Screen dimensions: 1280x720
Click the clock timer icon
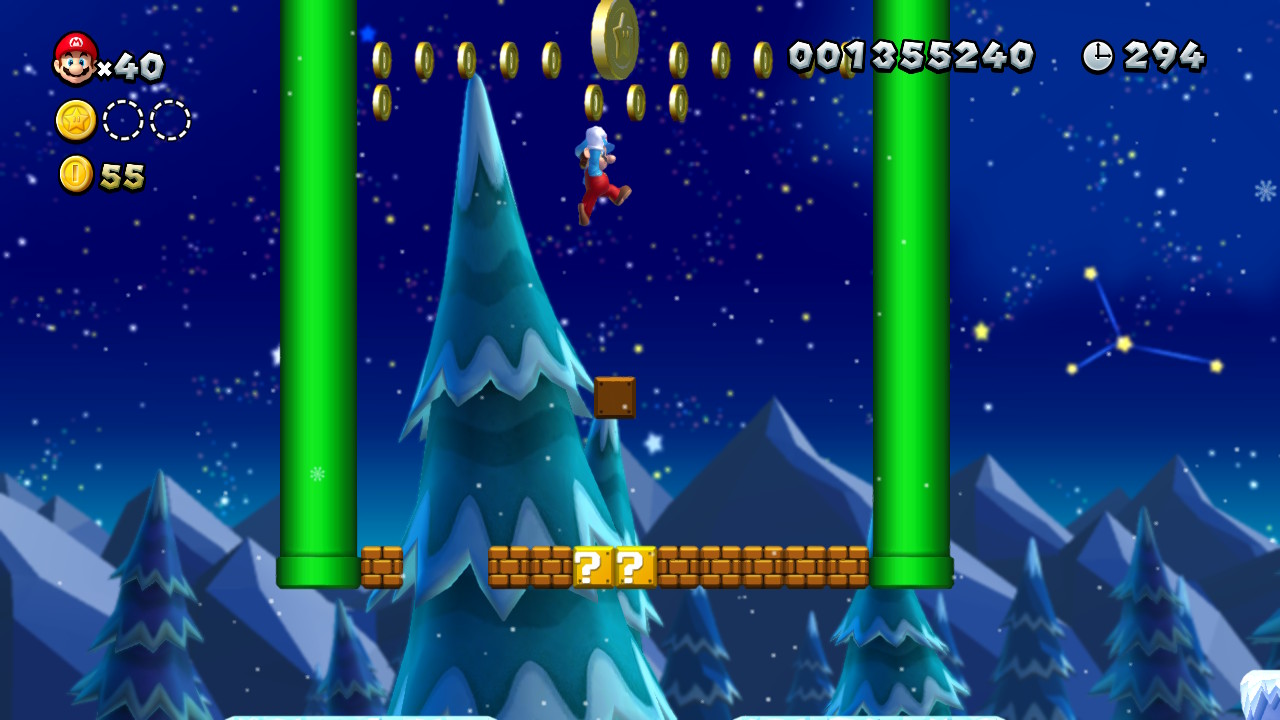coord(1100,57)
